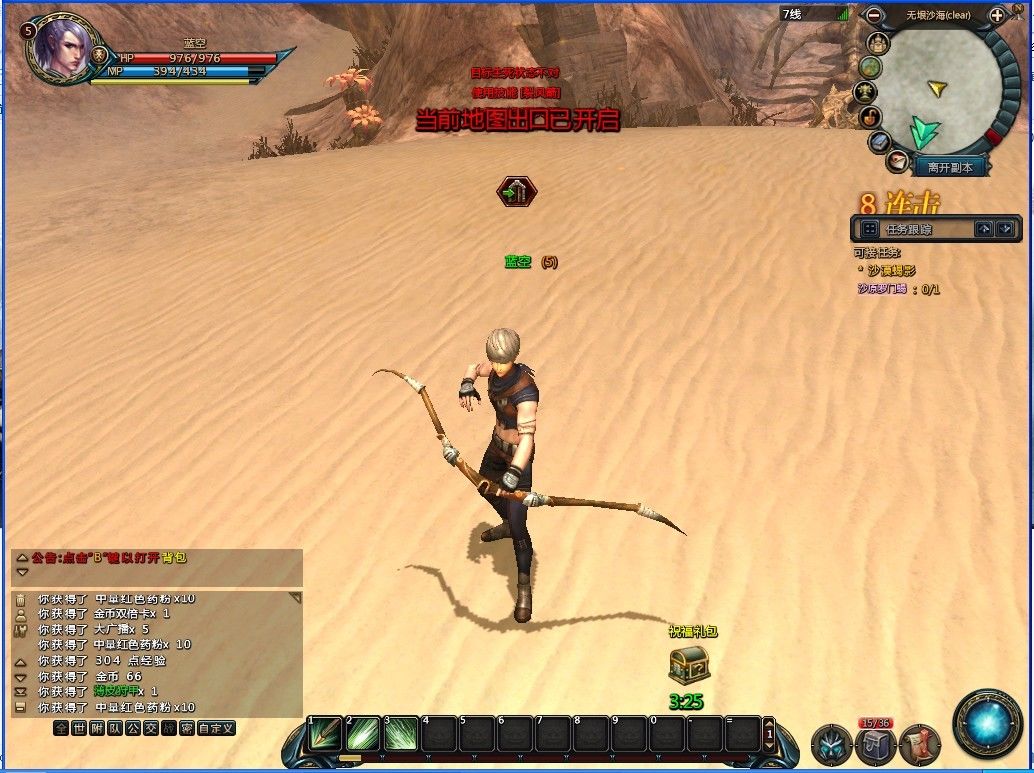The width and height of the screenshot is (1034, 773).
Task: Select the 自定义 custom chat tab
Action: tap(216, 728)
